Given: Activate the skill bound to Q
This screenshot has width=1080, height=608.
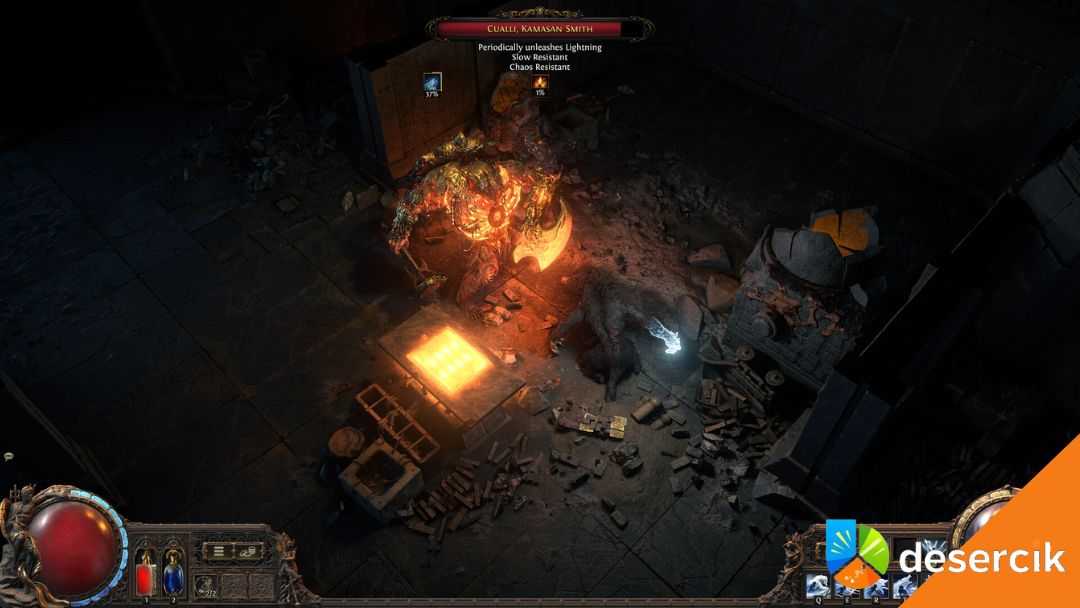Looking at the screenshot, I should tap(815, 588).
